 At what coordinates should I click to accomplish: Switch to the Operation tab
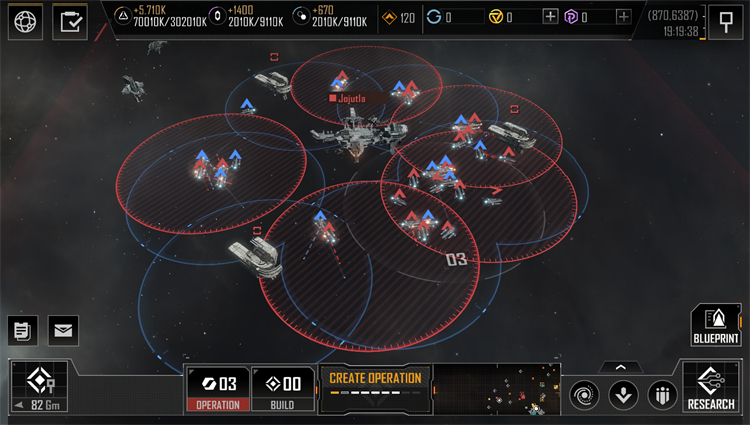217,390
